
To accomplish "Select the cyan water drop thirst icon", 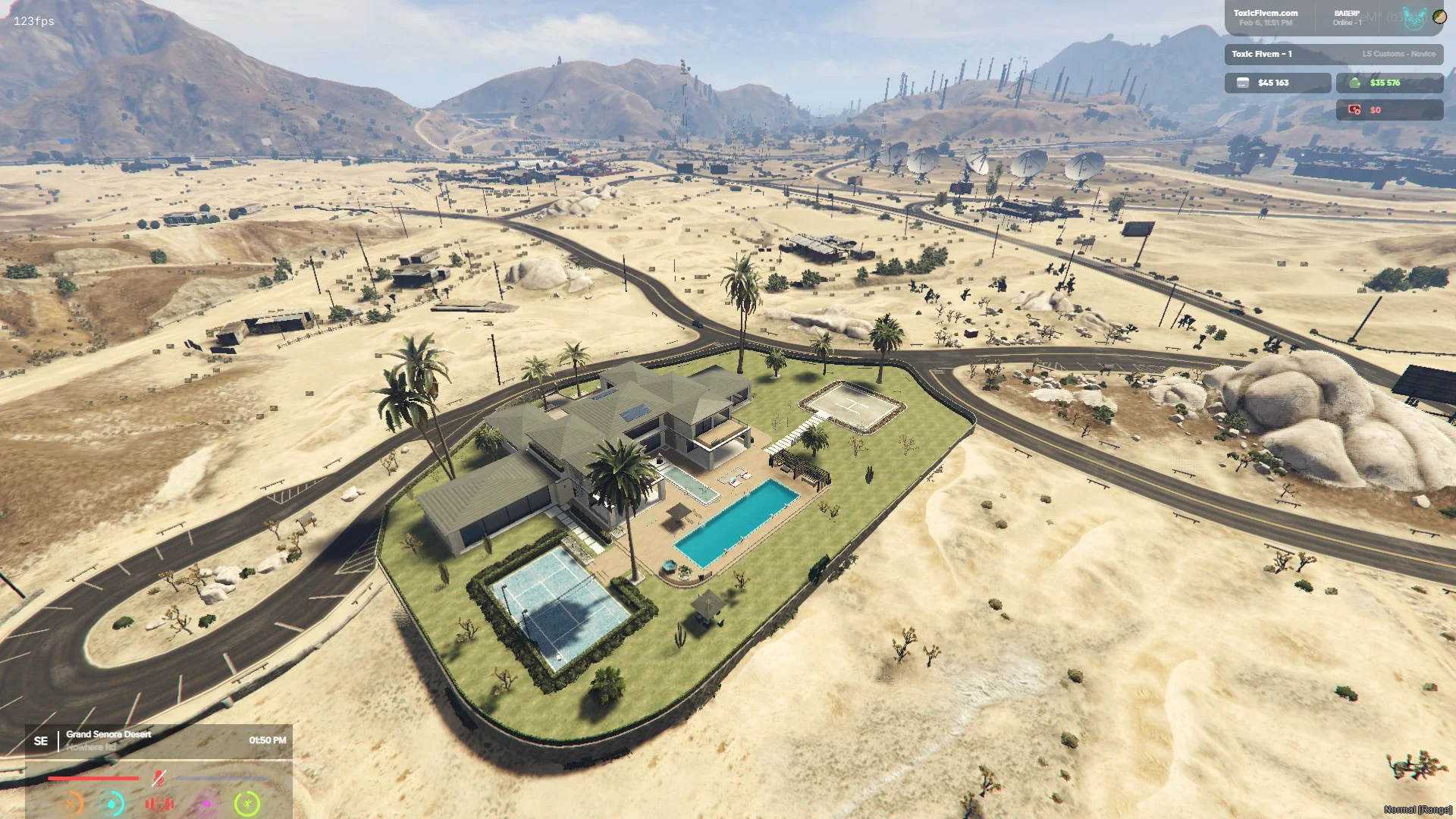I will (x=112, y=803).
